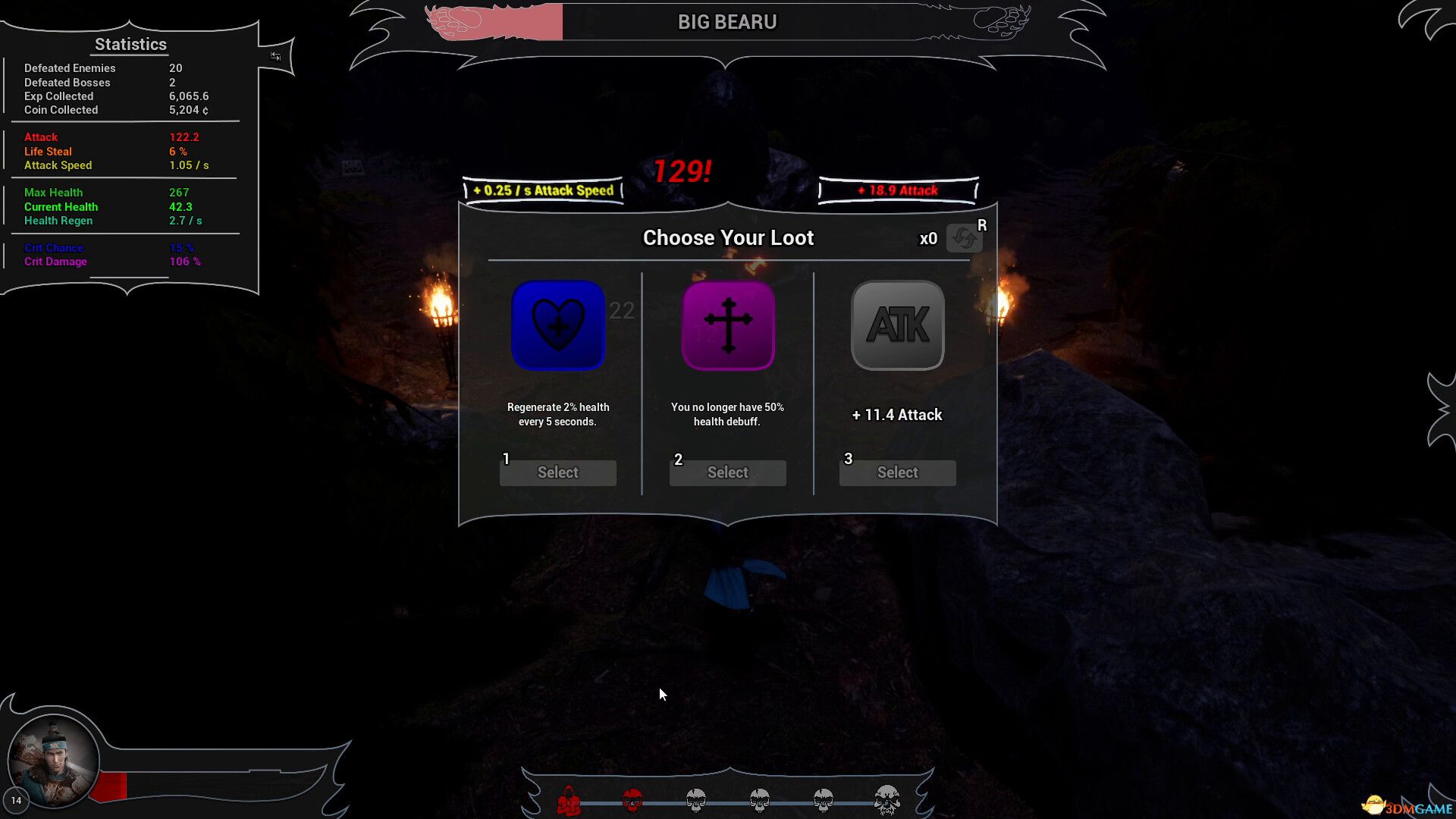
Task: Pick the purple cross loot icon
Action: point(728,325)
